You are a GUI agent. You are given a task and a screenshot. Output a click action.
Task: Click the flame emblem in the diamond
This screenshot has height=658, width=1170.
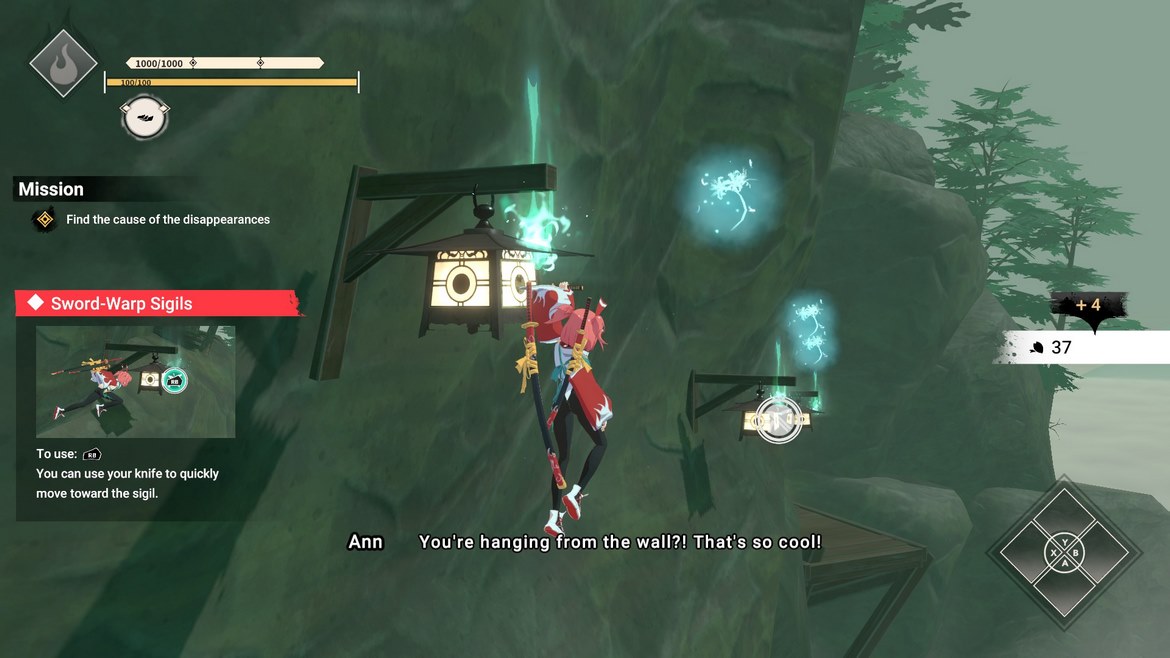tap(63, 62)
